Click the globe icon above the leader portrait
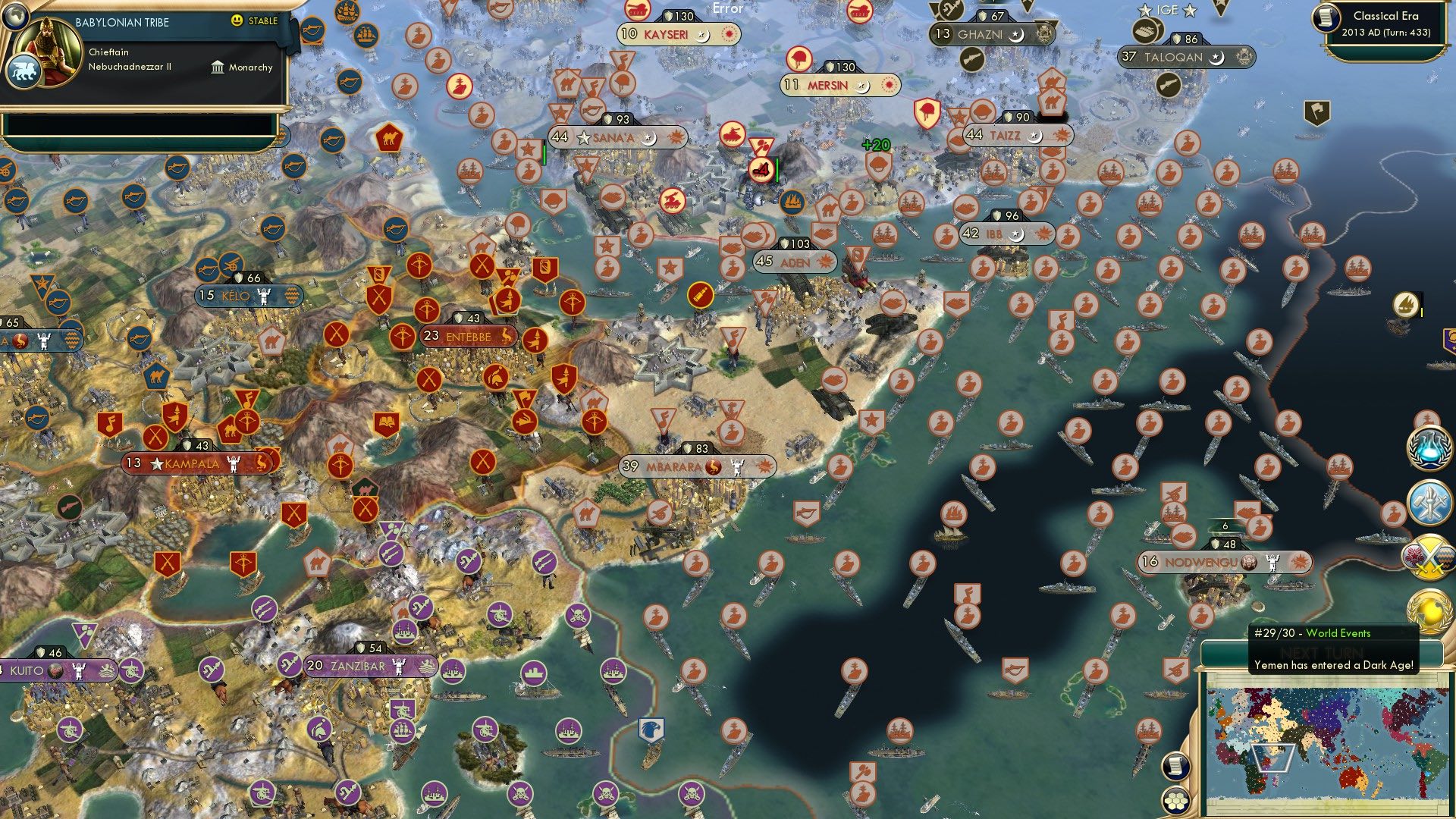Viewport: 1456px width, 819px height. [17, 17]
